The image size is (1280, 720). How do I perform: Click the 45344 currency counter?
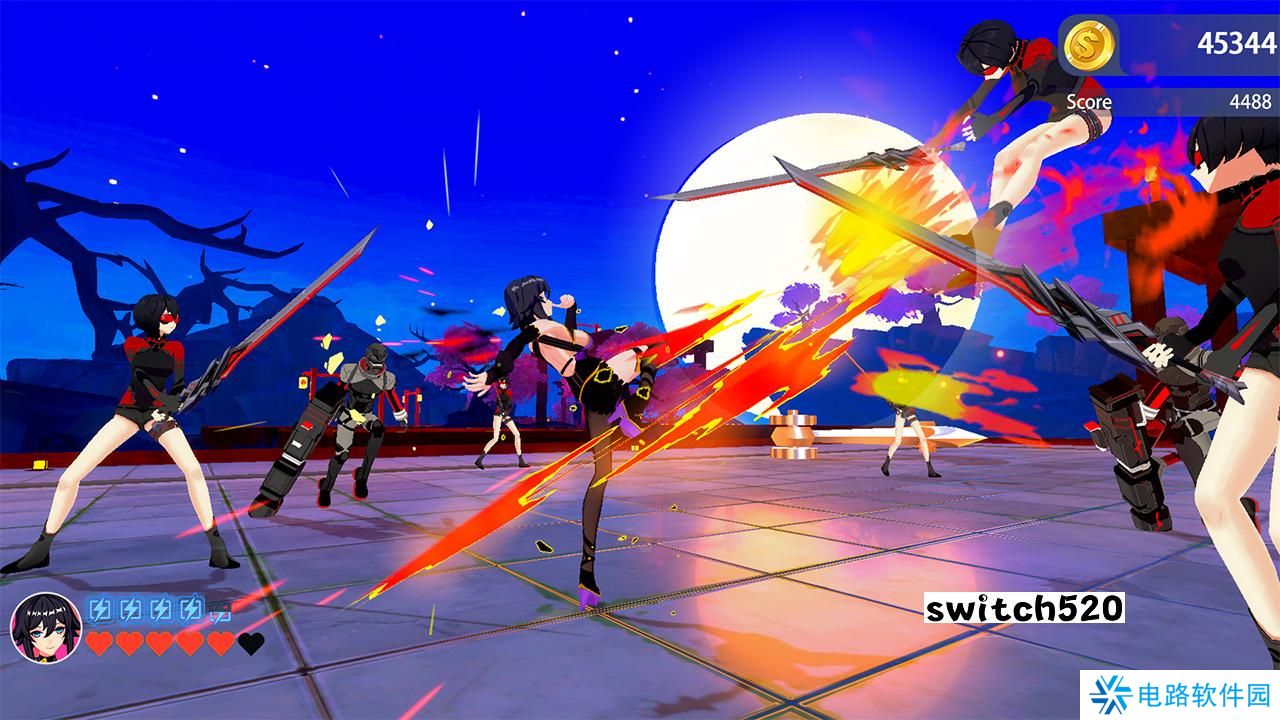pyautogui.click(x=1237, y=41)
